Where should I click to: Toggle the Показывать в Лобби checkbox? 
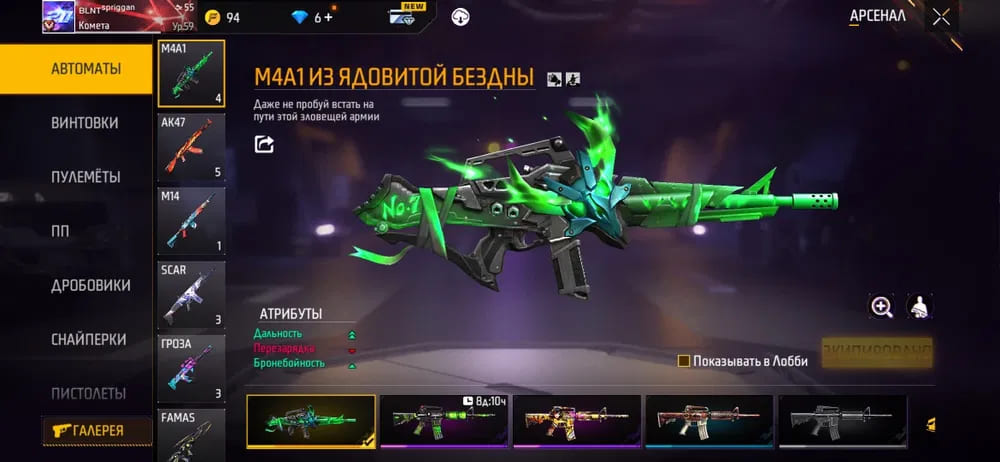684,361
